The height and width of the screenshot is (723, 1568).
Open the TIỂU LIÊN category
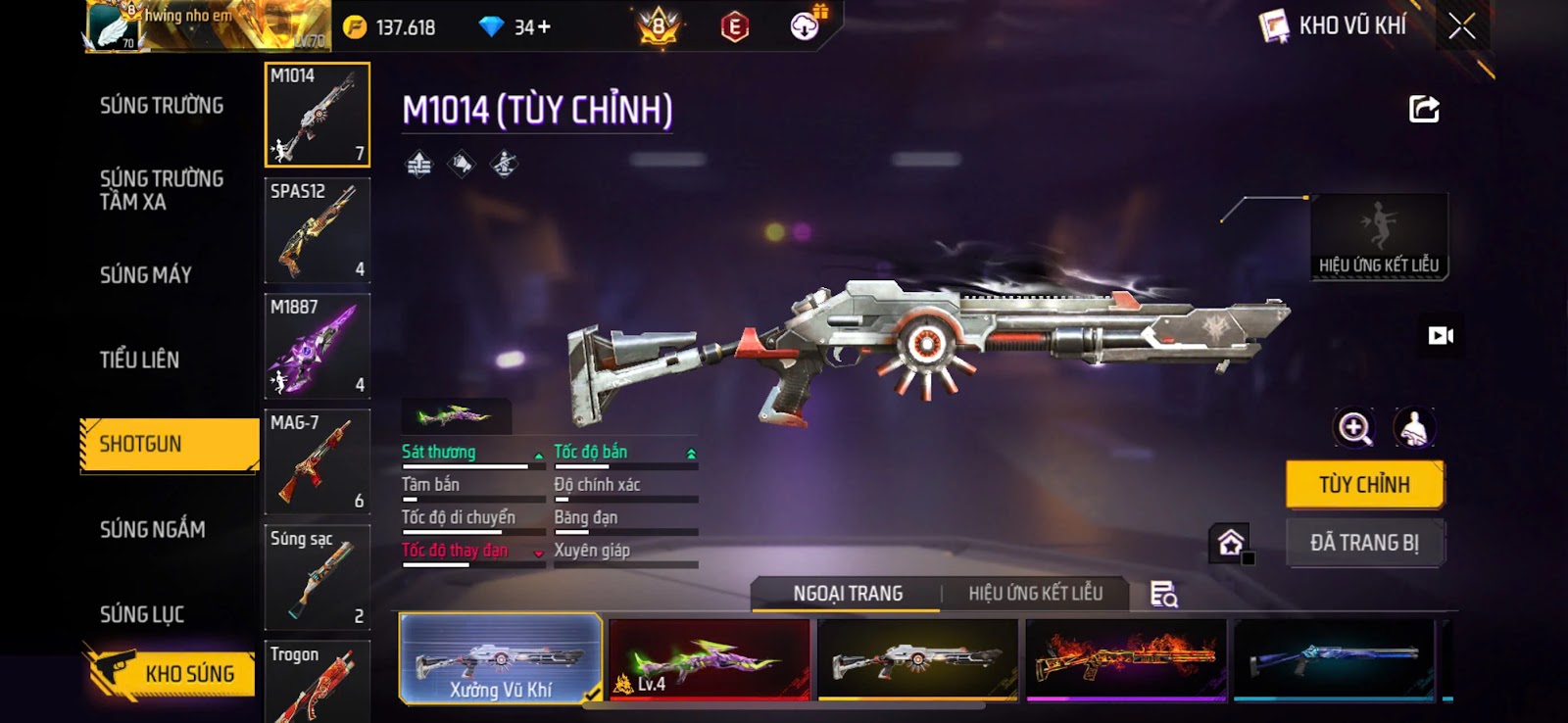(139, 360)
